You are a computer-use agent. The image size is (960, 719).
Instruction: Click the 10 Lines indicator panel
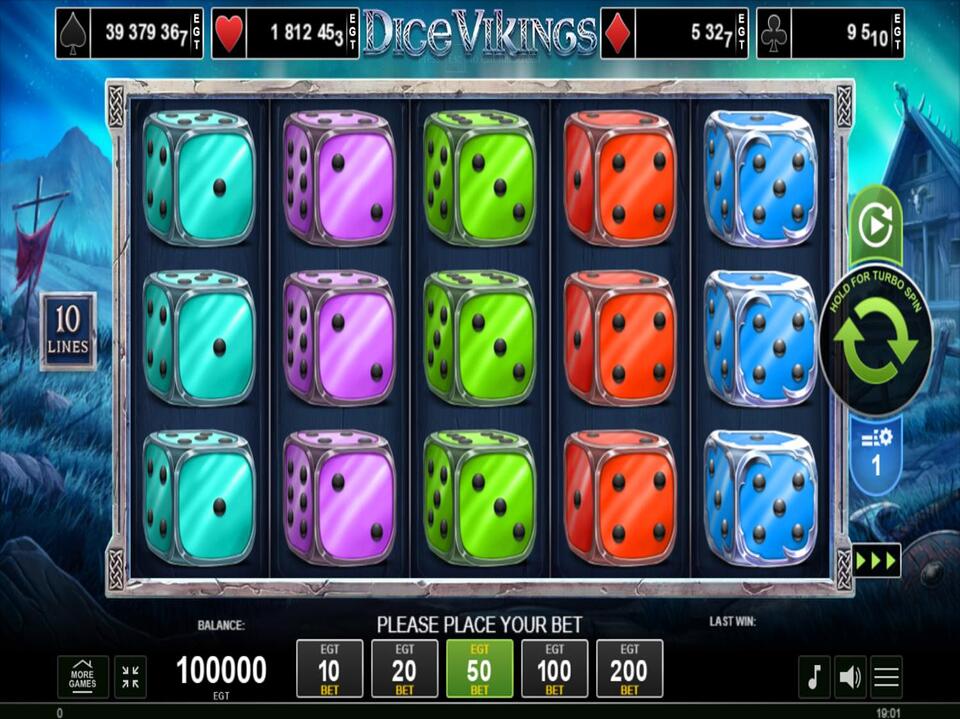[68, 331]
